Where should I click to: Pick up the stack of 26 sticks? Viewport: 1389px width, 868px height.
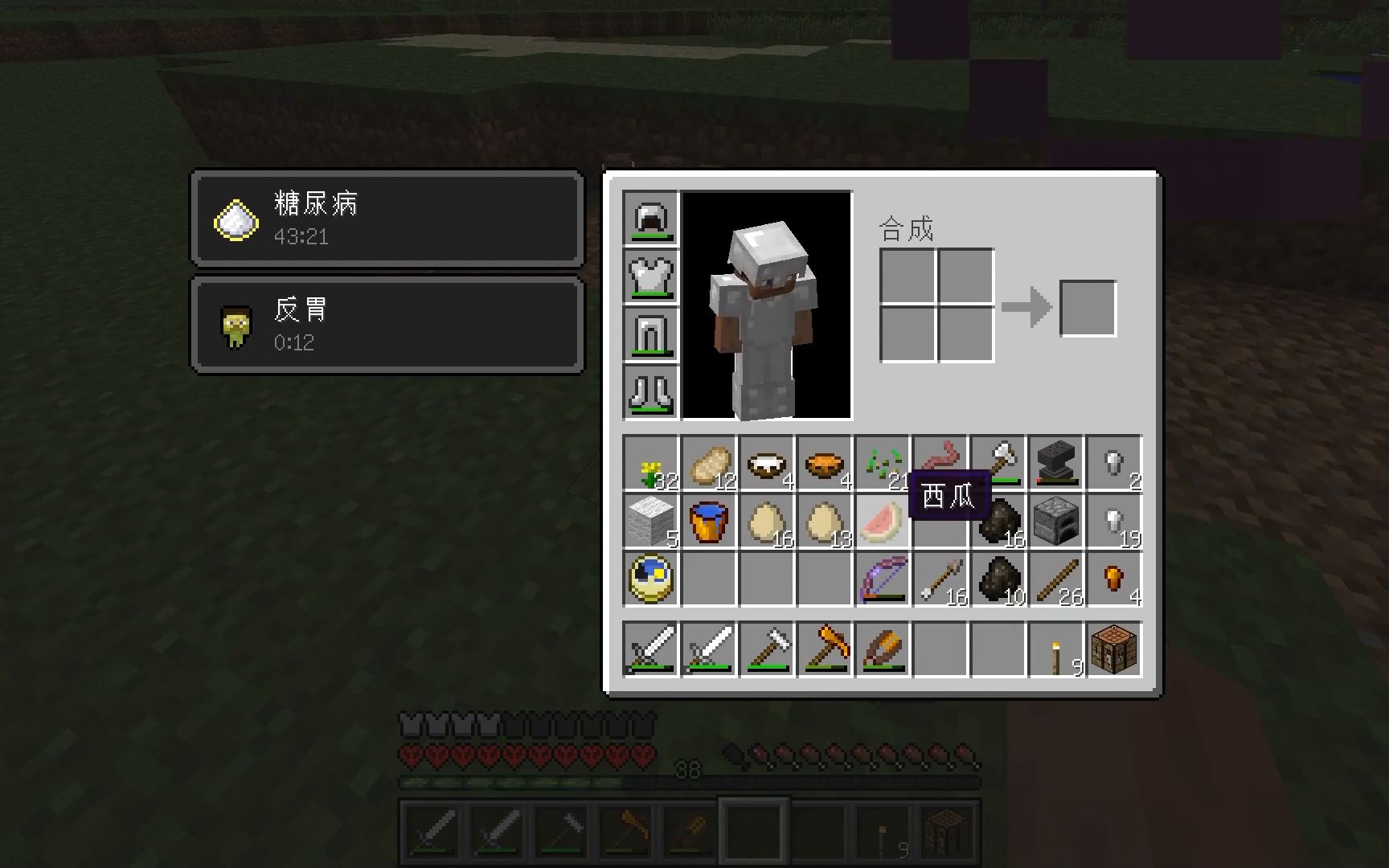click(x=1057, y=579)
